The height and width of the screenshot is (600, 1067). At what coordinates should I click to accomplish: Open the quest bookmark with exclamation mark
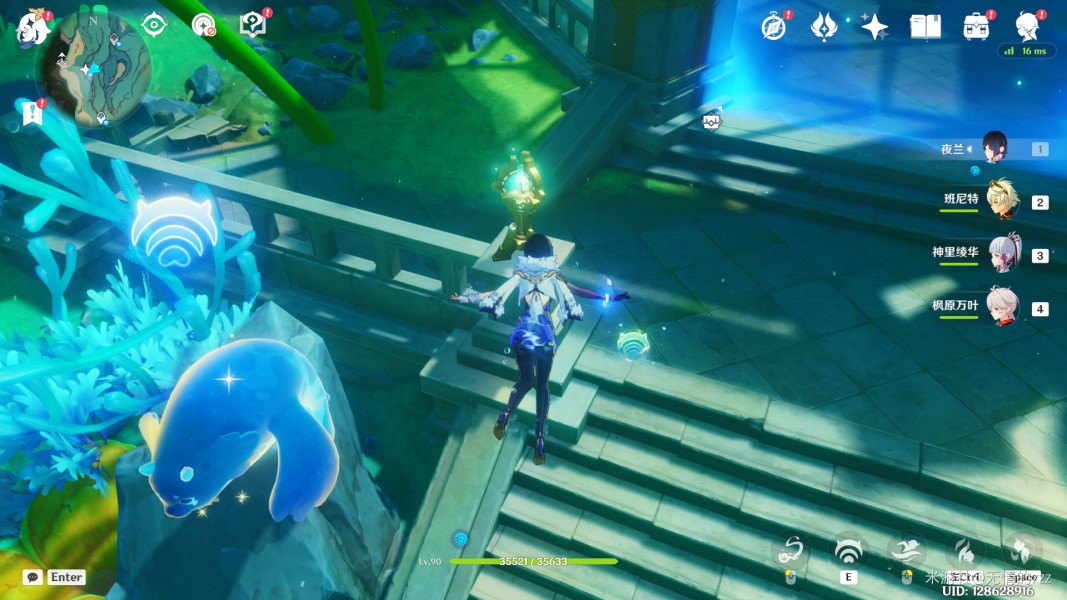tap(32, 114)
